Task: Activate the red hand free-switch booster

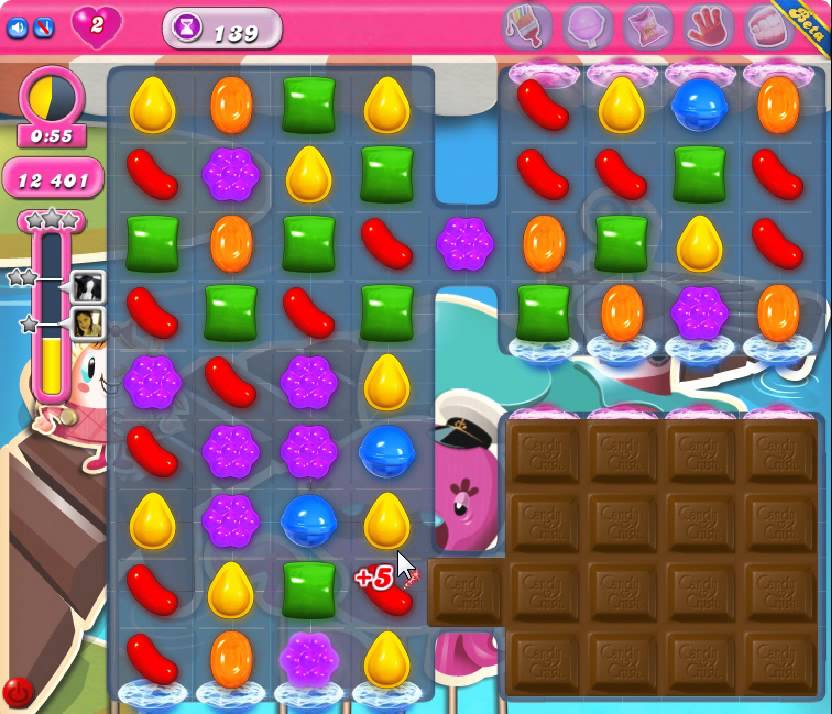Action: click(x=707, y=27)
